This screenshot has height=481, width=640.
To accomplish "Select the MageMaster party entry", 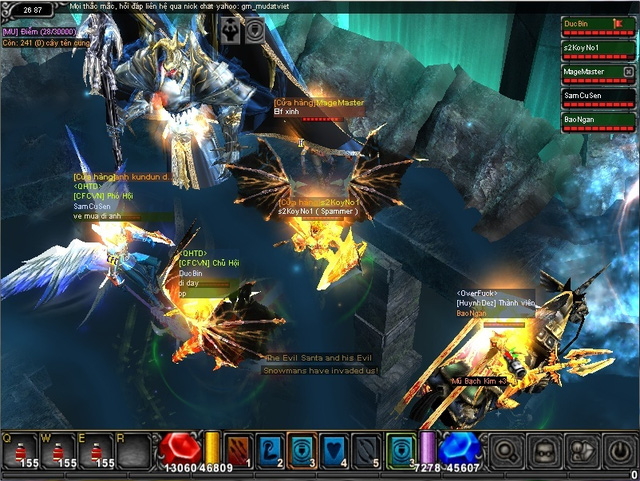I will (x=590, y=73).
